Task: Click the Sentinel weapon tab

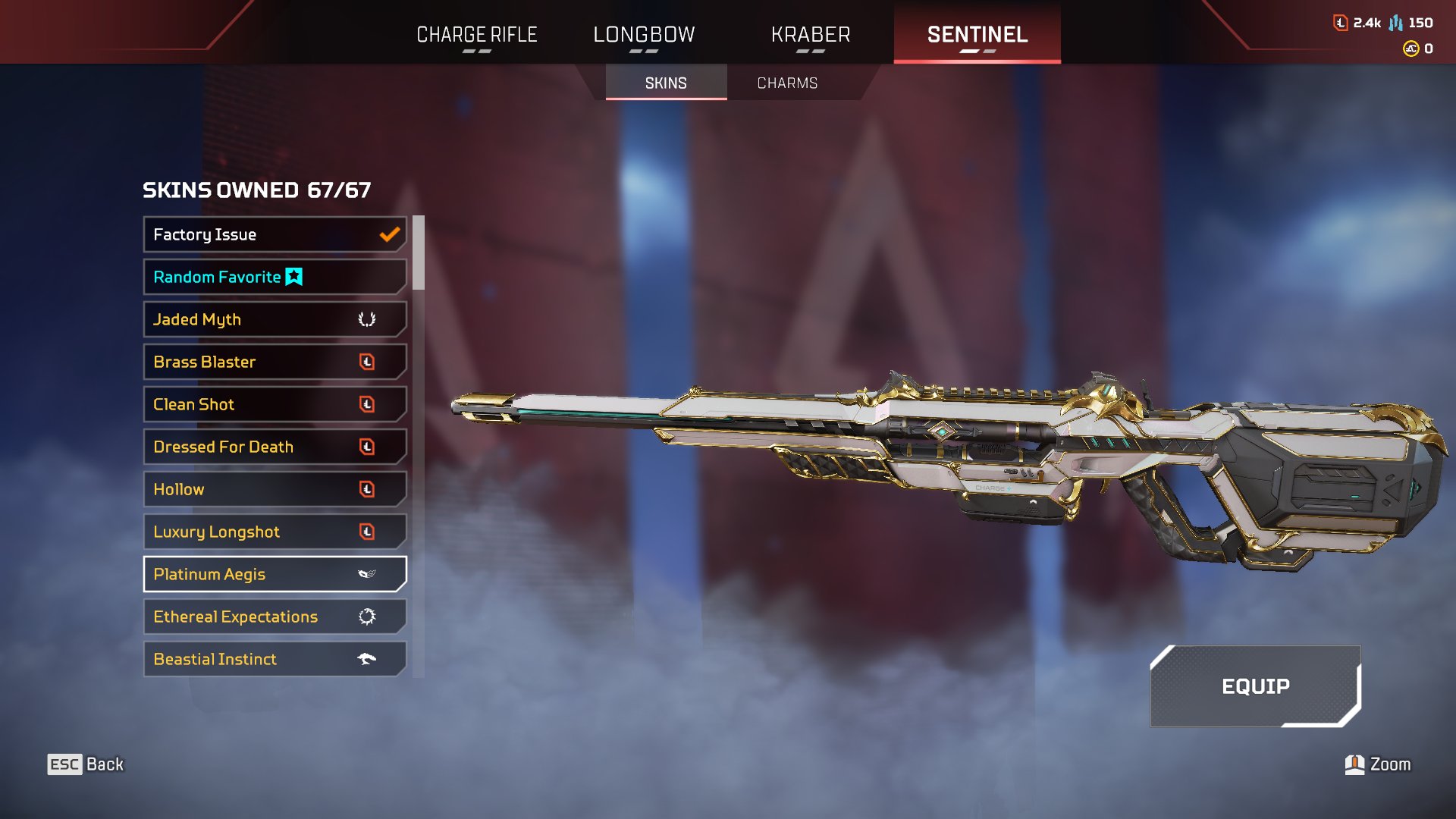Action: point(977,35)
